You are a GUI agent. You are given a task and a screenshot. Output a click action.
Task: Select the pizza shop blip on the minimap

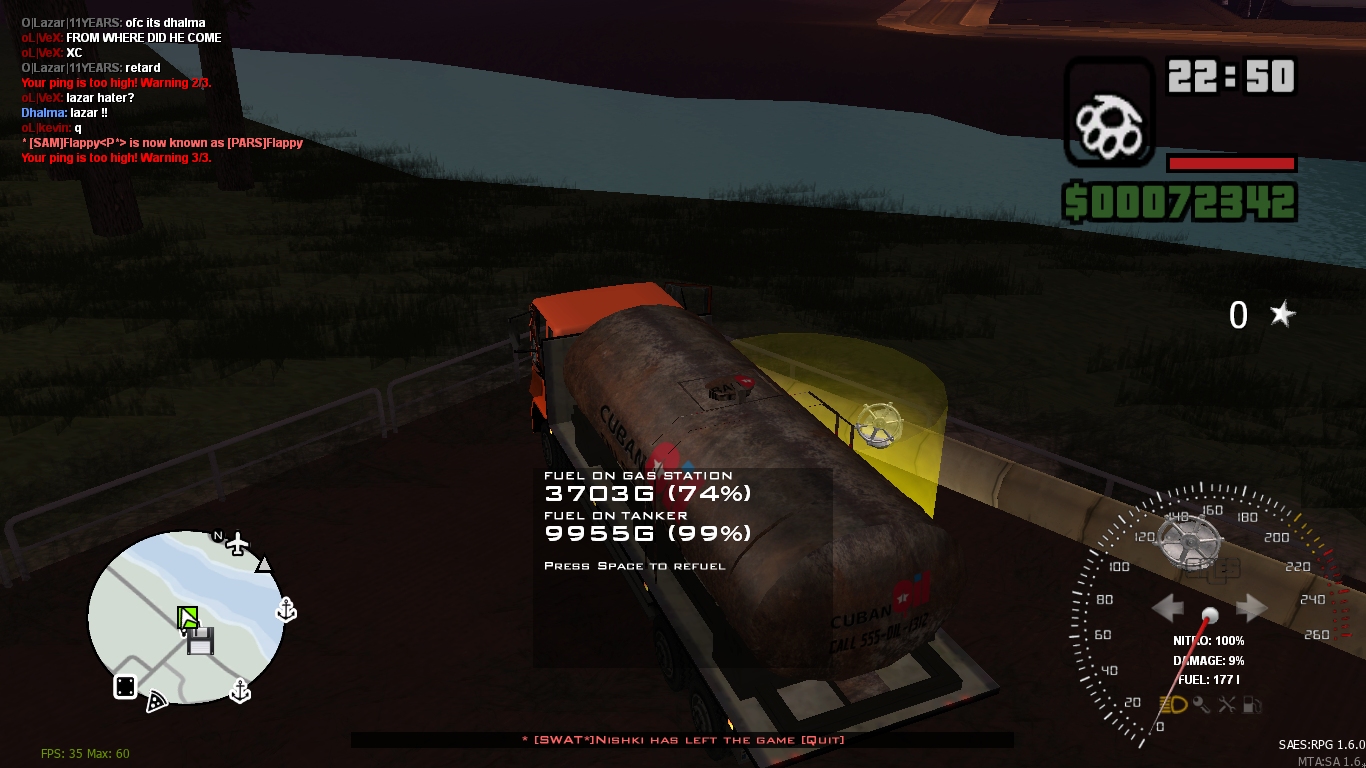pos(156,702)
